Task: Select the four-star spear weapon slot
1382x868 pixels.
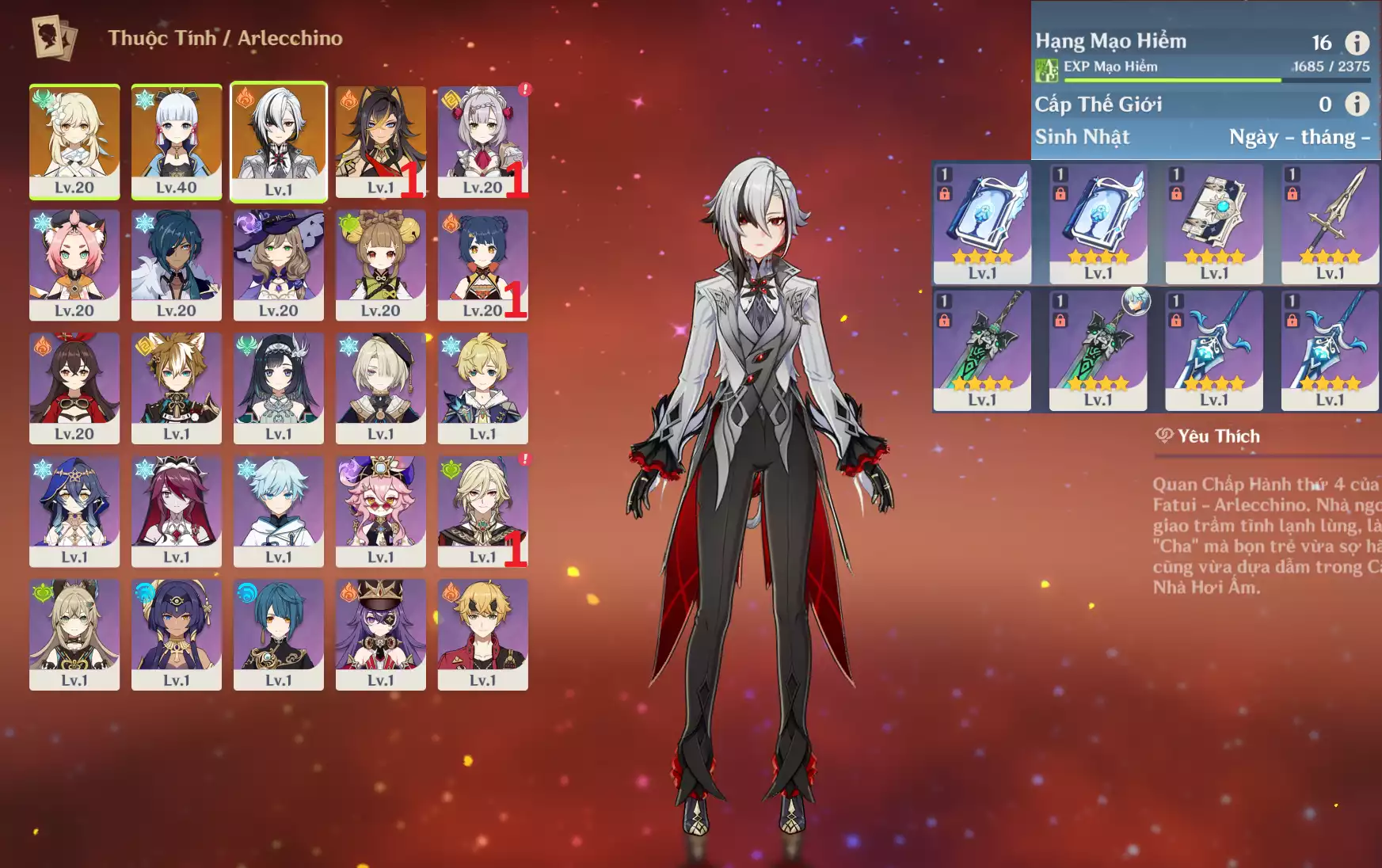Action: [x=1330, y=223]
